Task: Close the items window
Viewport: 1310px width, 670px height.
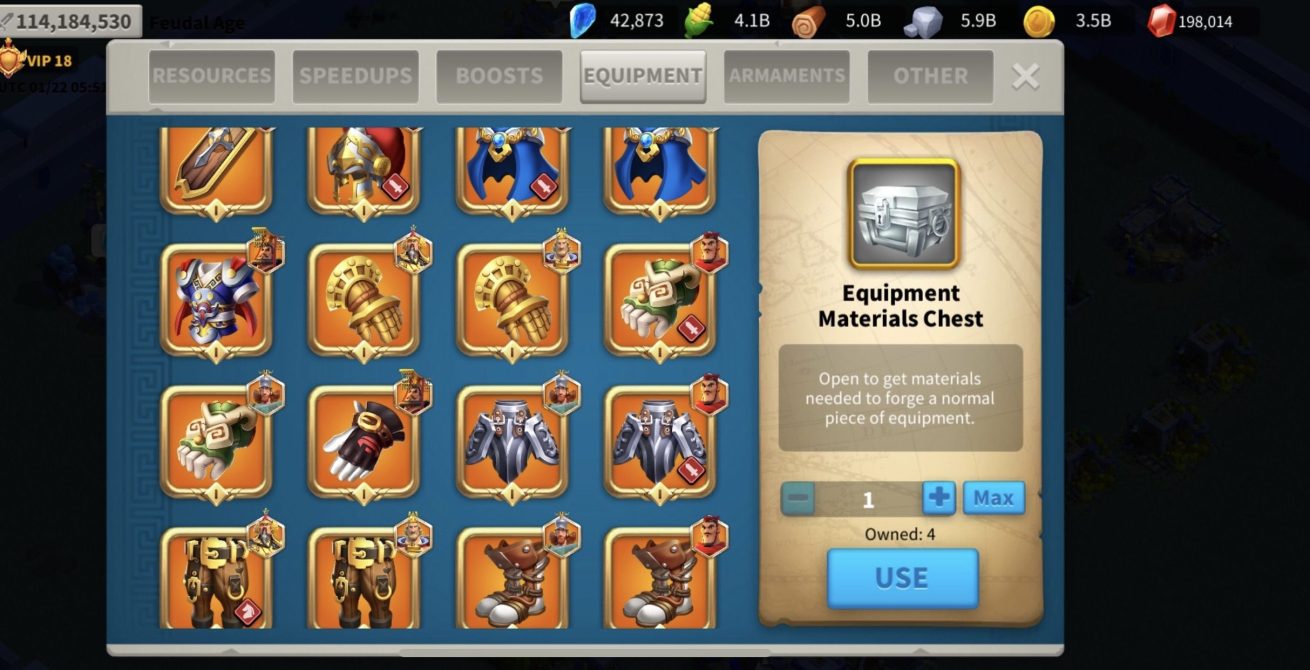Action: point(1025,76)
